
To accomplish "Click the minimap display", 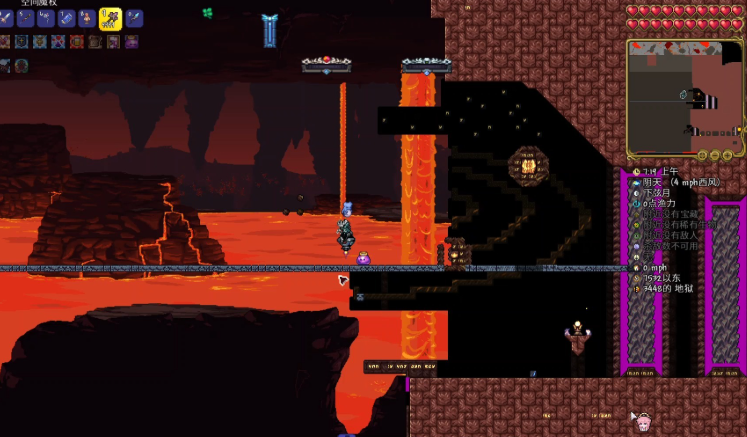I will point(685,95).
